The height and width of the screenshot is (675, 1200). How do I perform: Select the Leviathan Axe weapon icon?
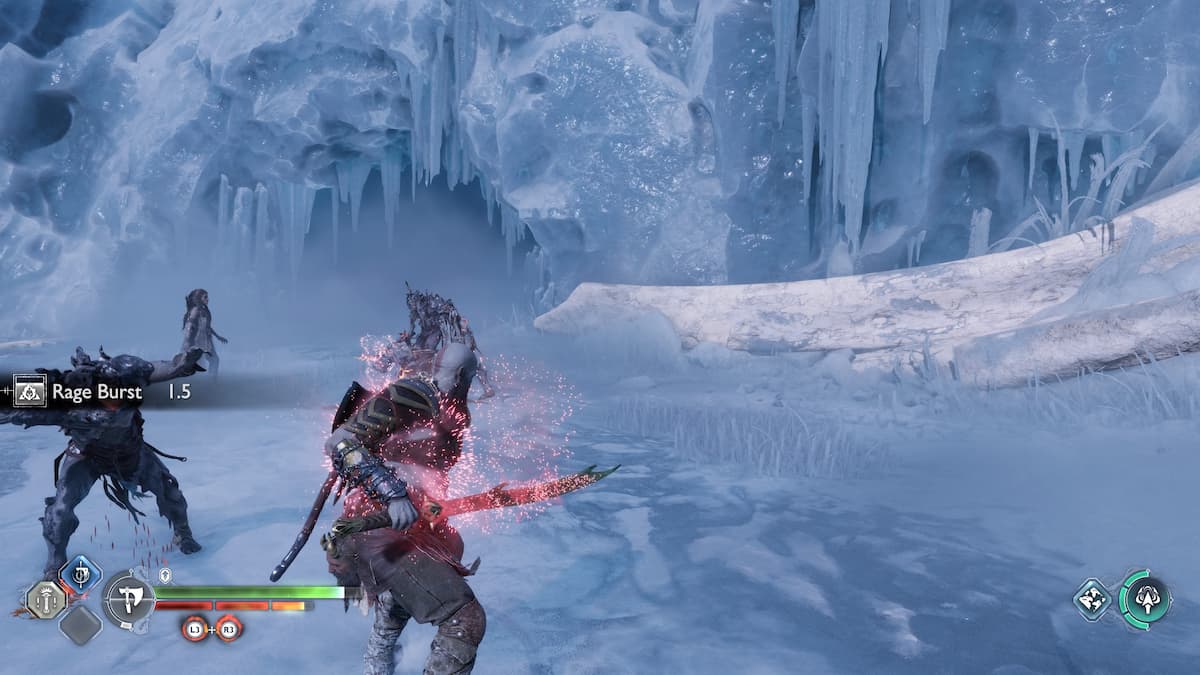[x=128, y=601]
